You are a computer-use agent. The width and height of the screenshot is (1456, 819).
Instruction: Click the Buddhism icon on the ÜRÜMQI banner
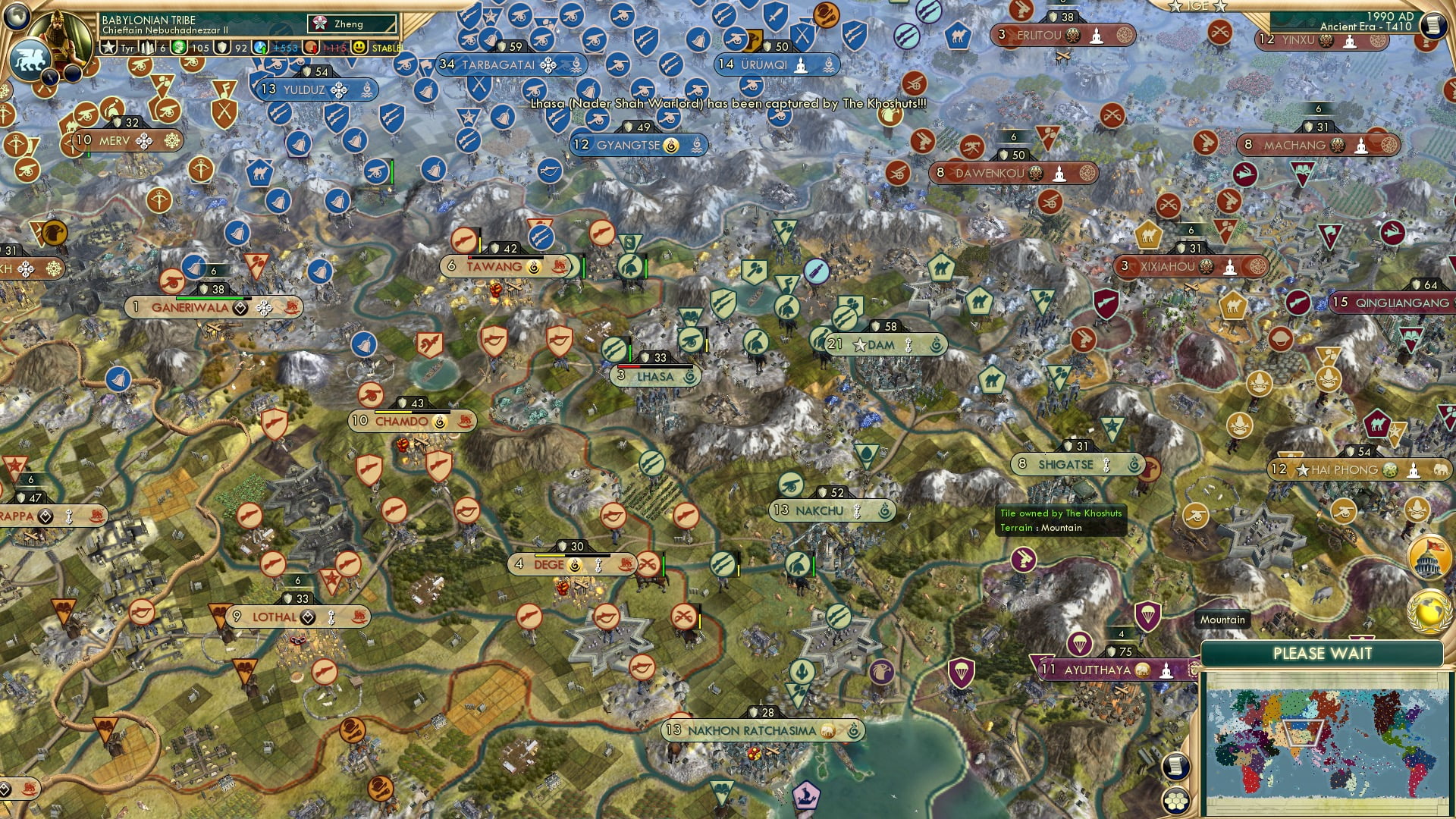coord(802,64)
